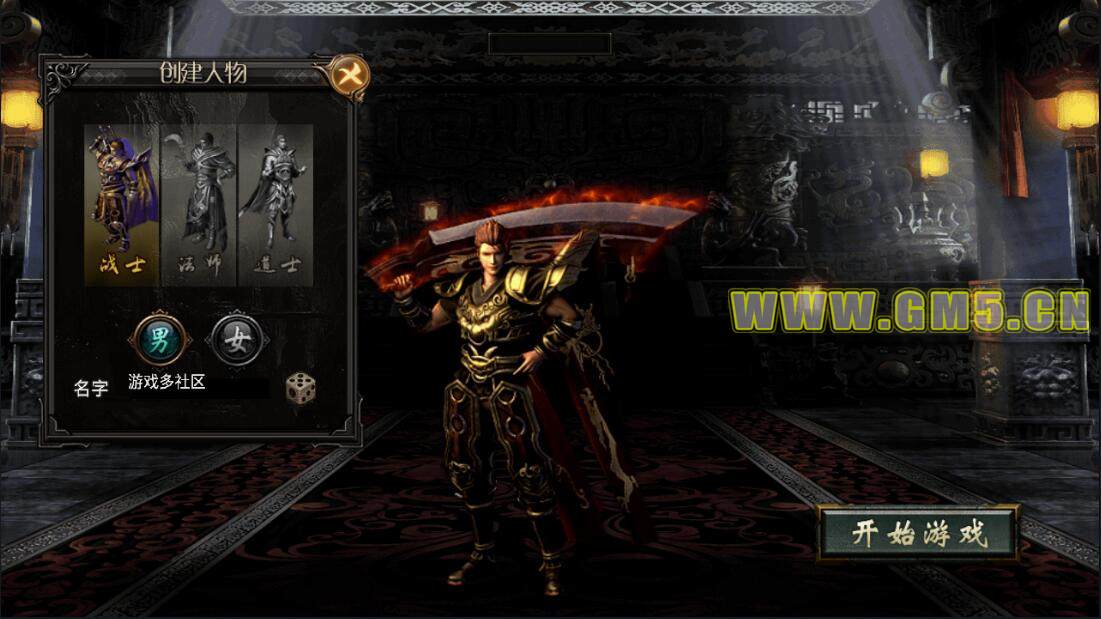Choose the 法师 mage class portrait
The width and height of the screenshot is (1101, 619).
(198, 204)
